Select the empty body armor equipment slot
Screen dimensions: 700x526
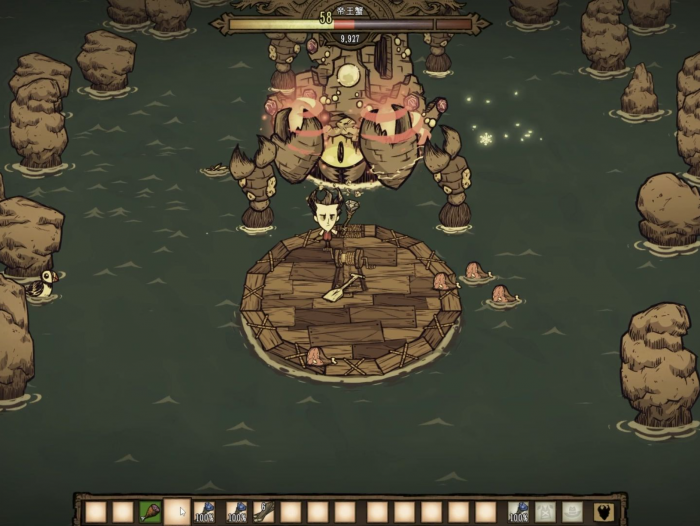pos(545,512)
